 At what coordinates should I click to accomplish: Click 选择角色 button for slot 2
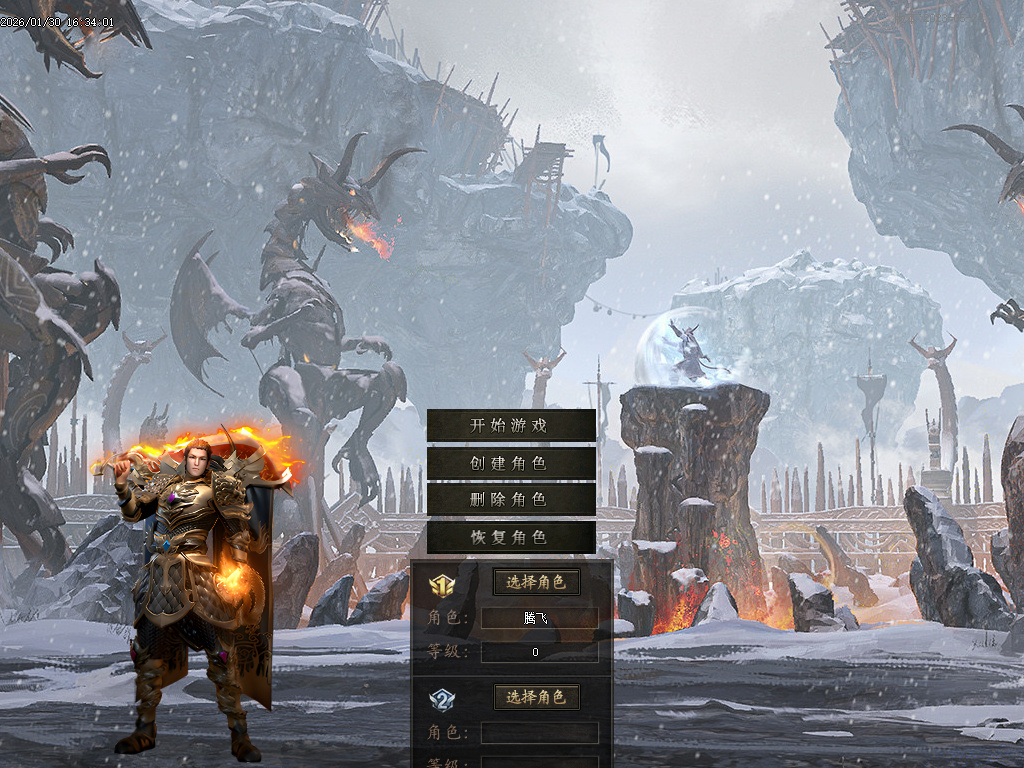536,697
